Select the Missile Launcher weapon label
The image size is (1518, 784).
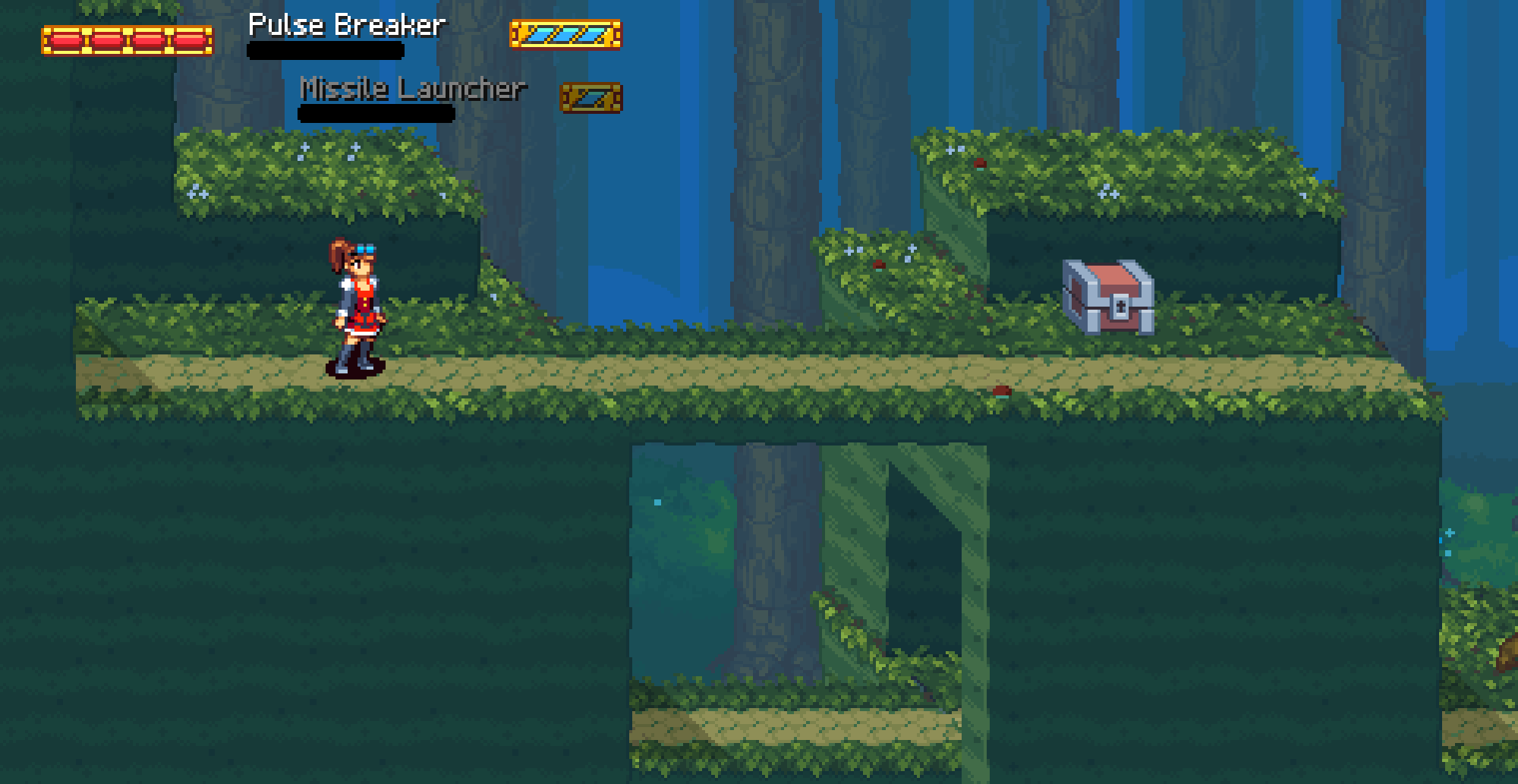(414, 88)
